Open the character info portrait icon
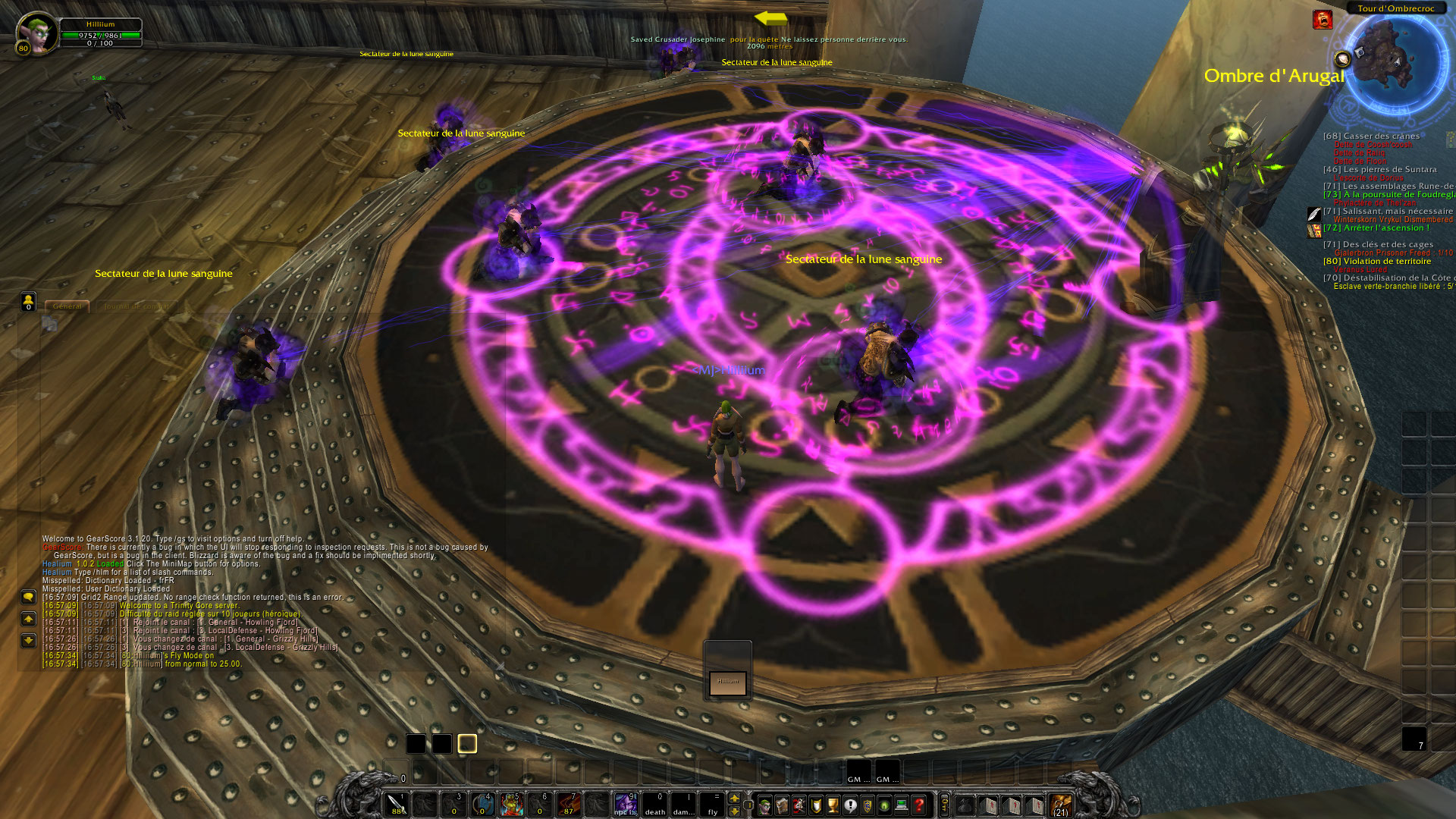1456x819 pixels. tap(765, 805)
